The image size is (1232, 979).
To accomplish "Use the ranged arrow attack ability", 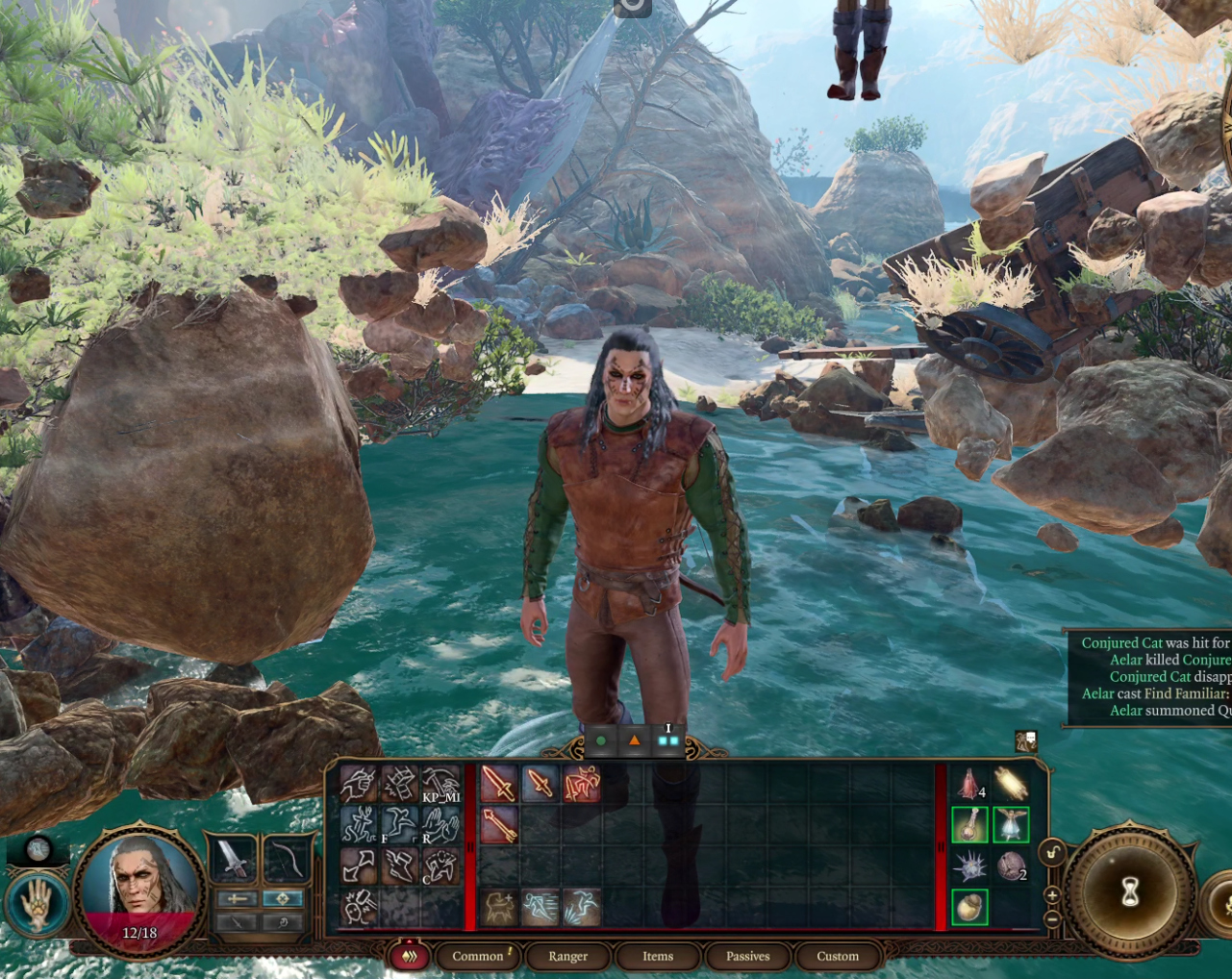I will [x=498, y=826].
